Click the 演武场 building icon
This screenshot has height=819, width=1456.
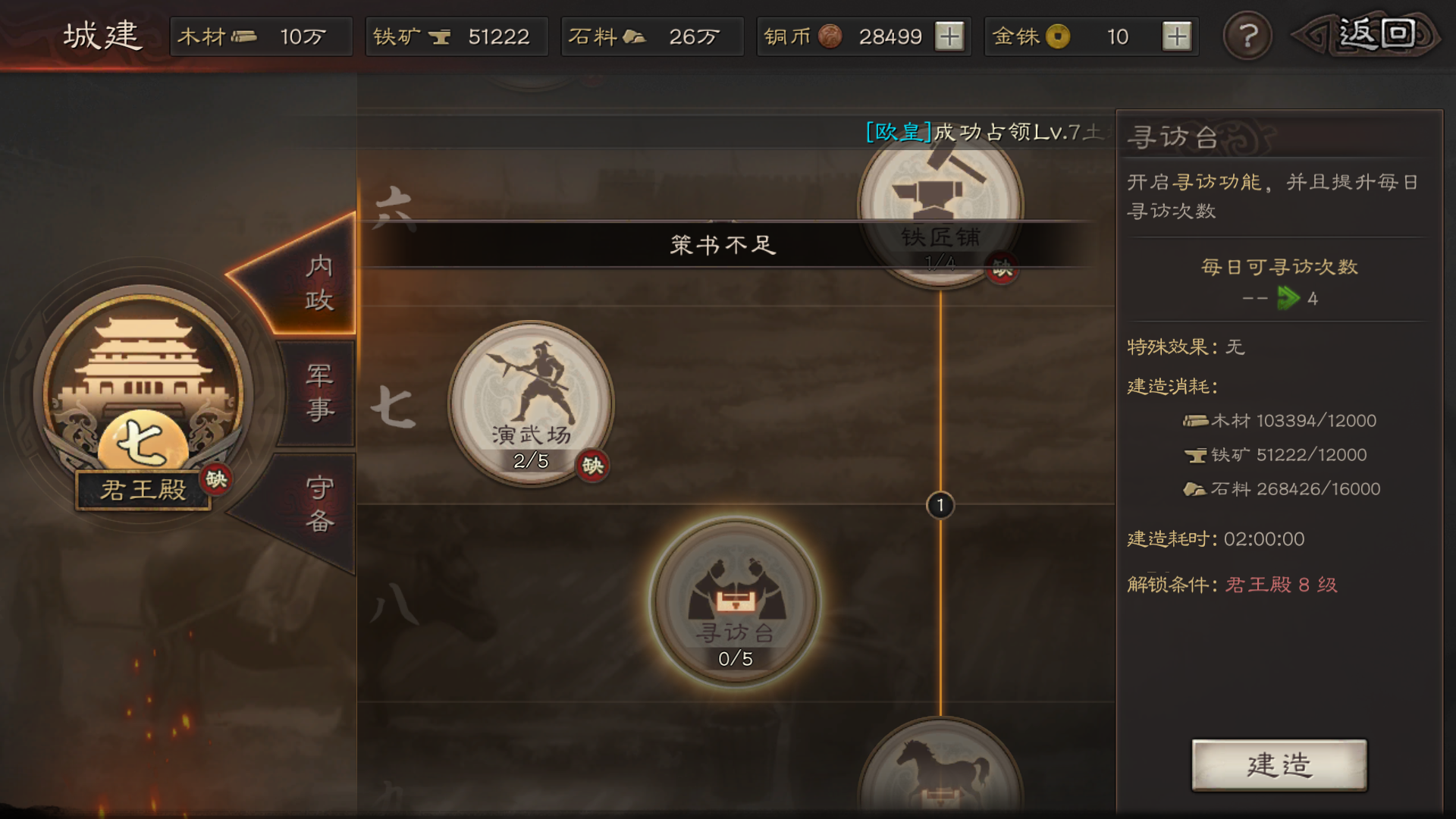[x=531, y=402]
